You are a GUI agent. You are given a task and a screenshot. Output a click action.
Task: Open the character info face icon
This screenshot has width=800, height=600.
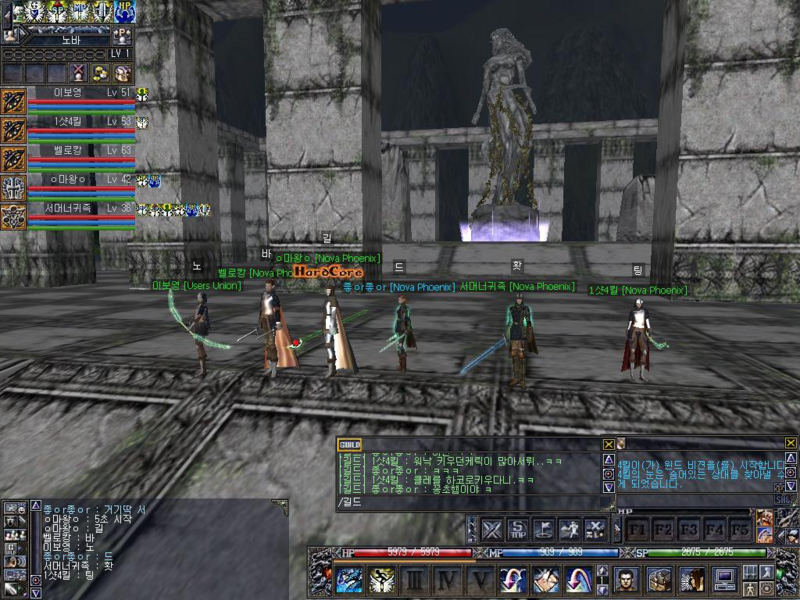pyautogui.click(x=627, y=579)
